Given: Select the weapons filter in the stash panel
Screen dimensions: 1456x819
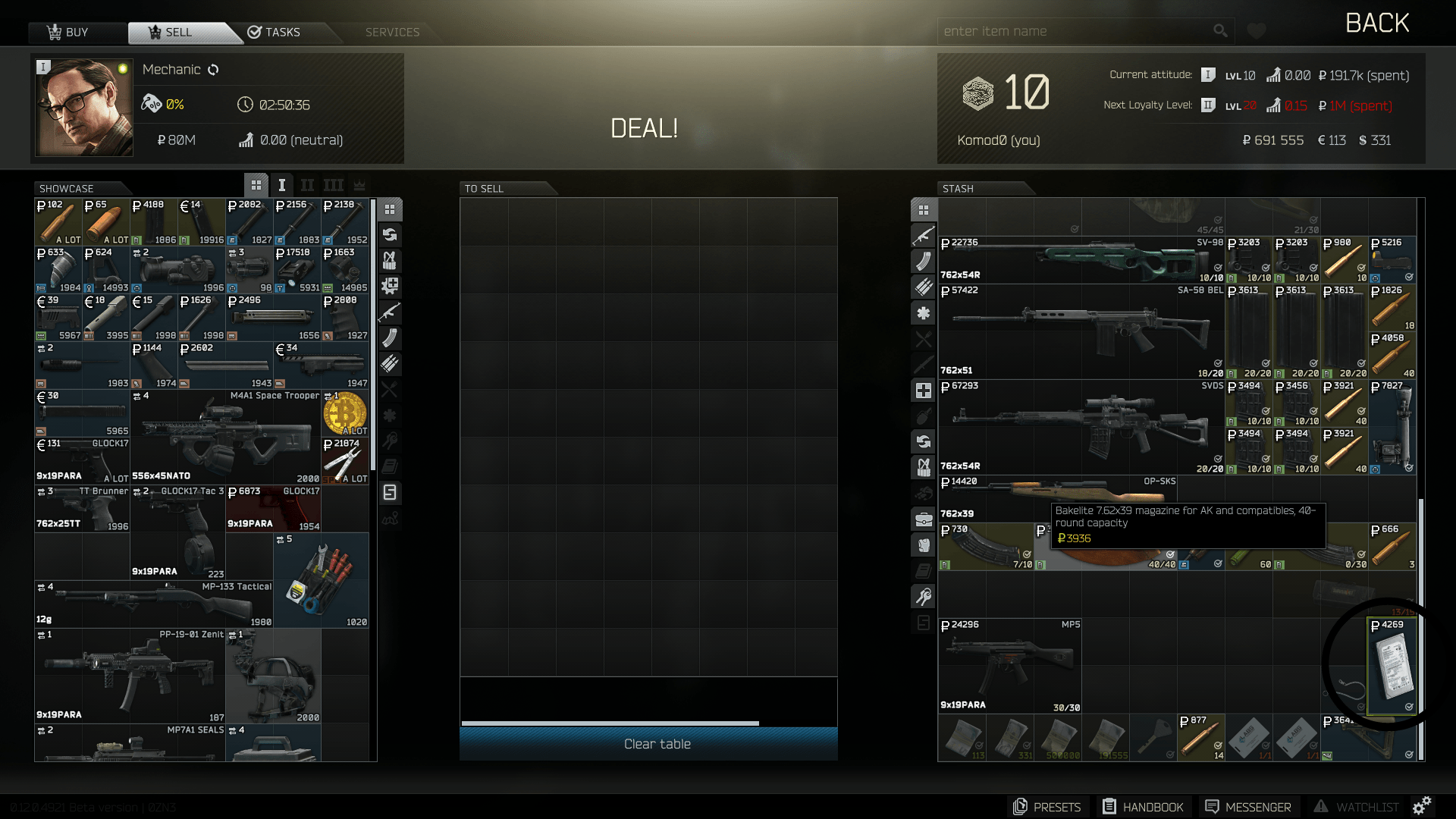Looking at the screenshot, I should tap(924, 236).
